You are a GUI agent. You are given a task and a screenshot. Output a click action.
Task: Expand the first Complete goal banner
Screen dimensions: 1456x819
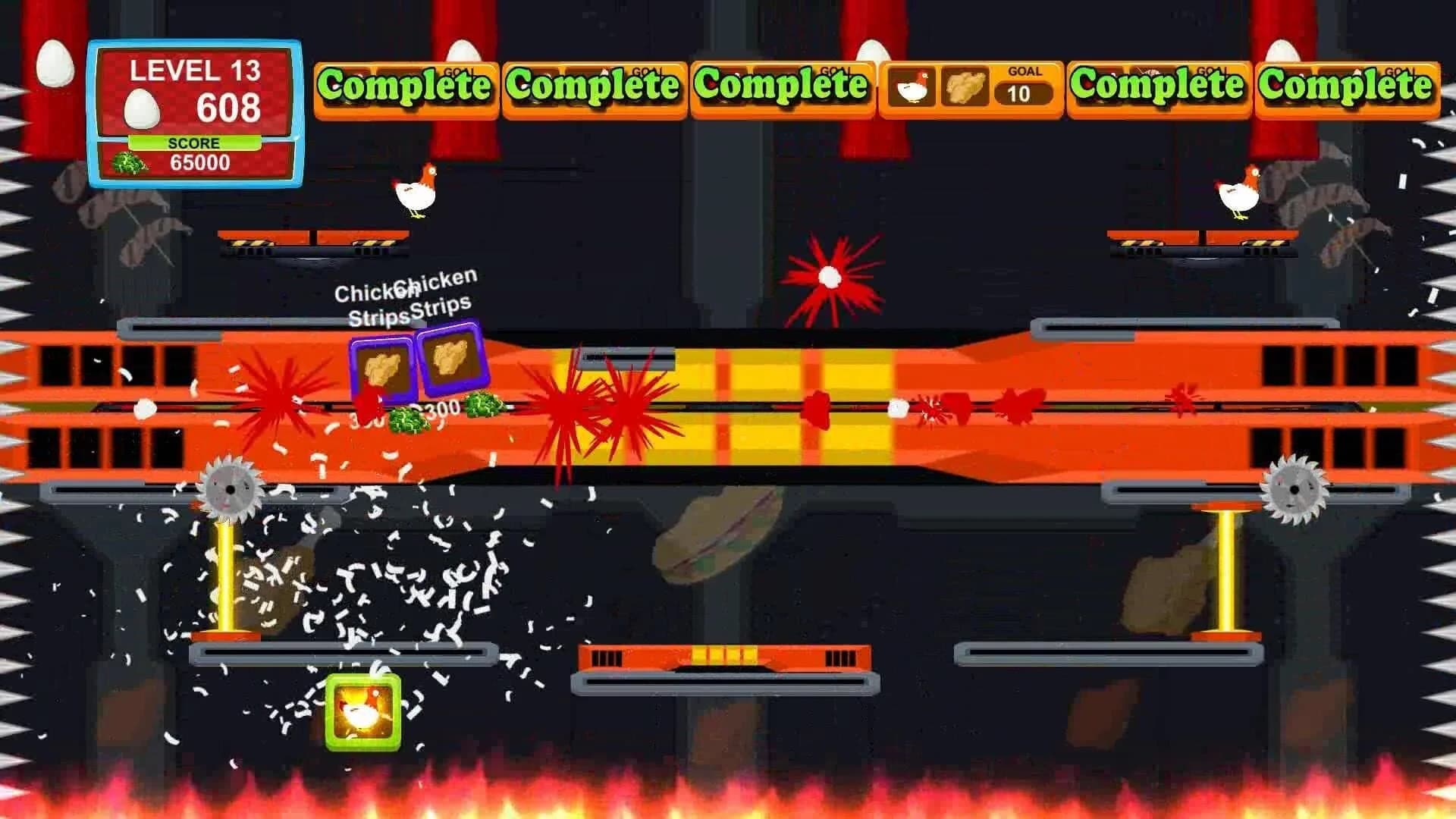tap(407, 86)
